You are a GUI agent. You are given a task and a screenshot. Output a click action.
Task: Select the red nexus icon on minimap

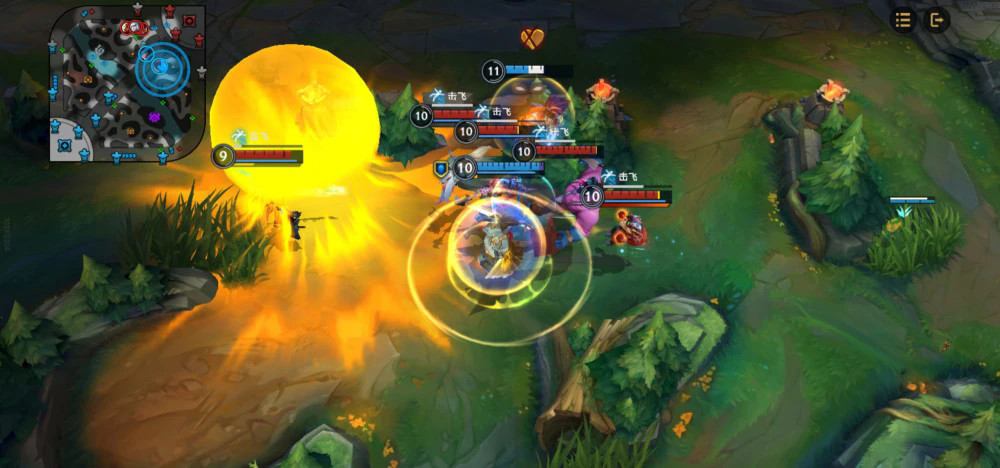[x=188, y=21]
